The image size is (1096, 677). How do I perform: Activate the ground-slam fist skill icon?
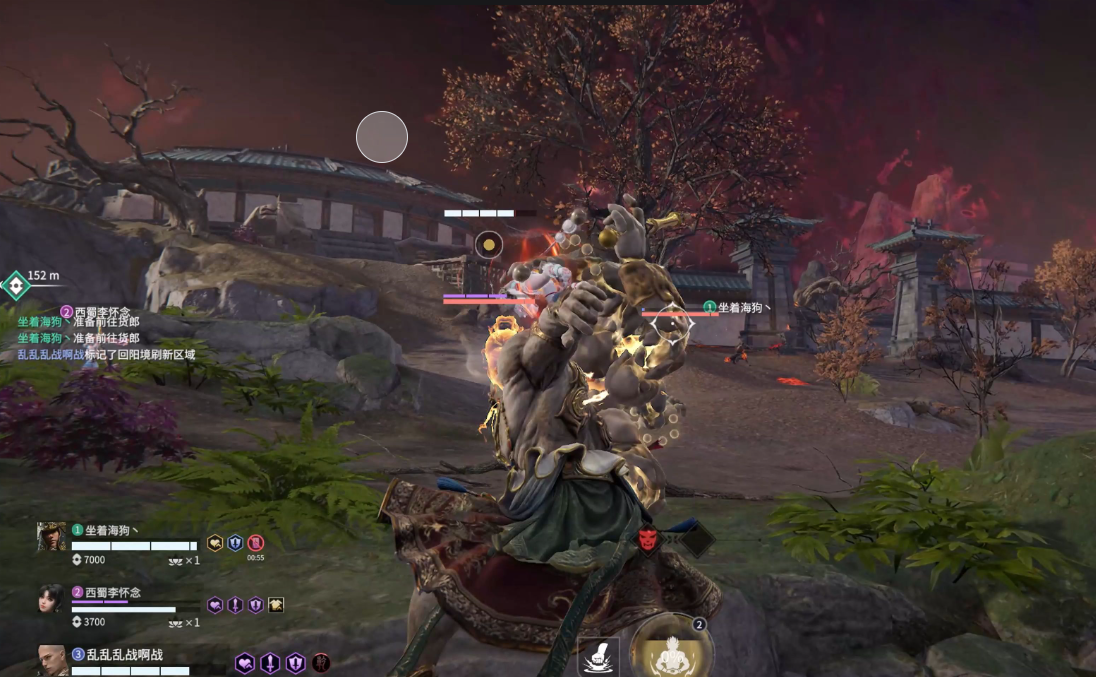click(x=599, y=656)
